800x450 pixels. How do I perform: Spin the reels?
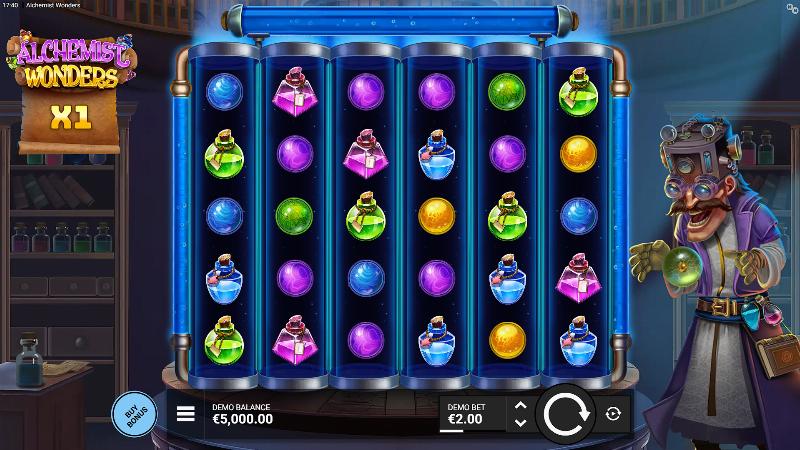(566, 413)
